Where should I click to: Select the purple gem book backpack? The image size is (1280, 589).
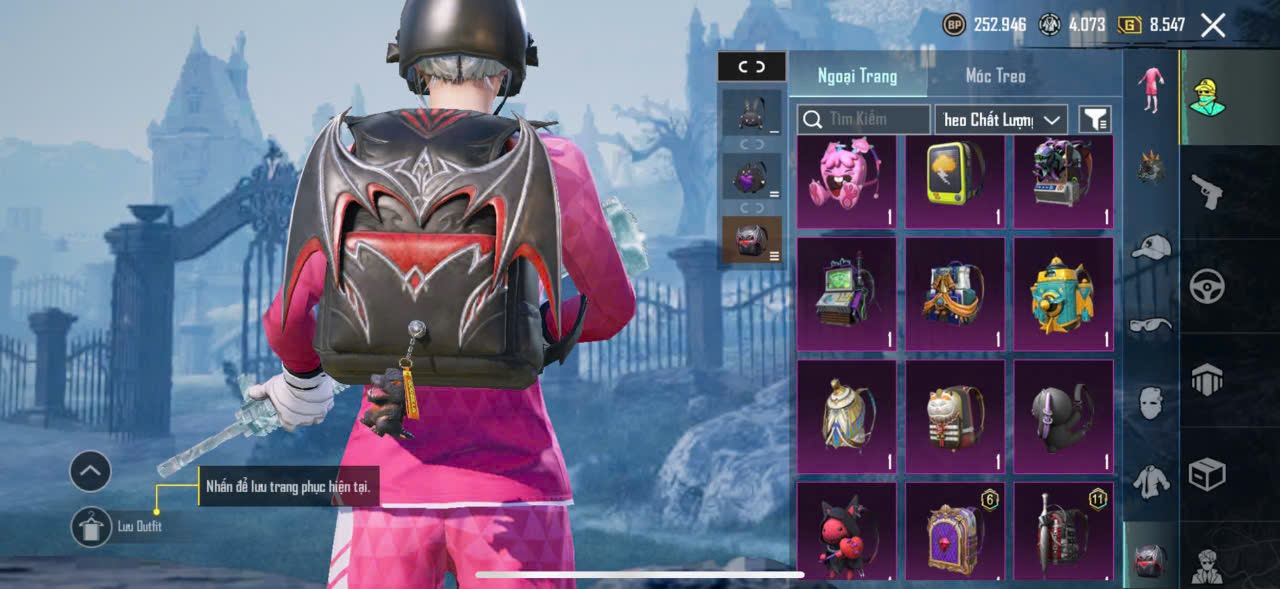tap(955, 534)
